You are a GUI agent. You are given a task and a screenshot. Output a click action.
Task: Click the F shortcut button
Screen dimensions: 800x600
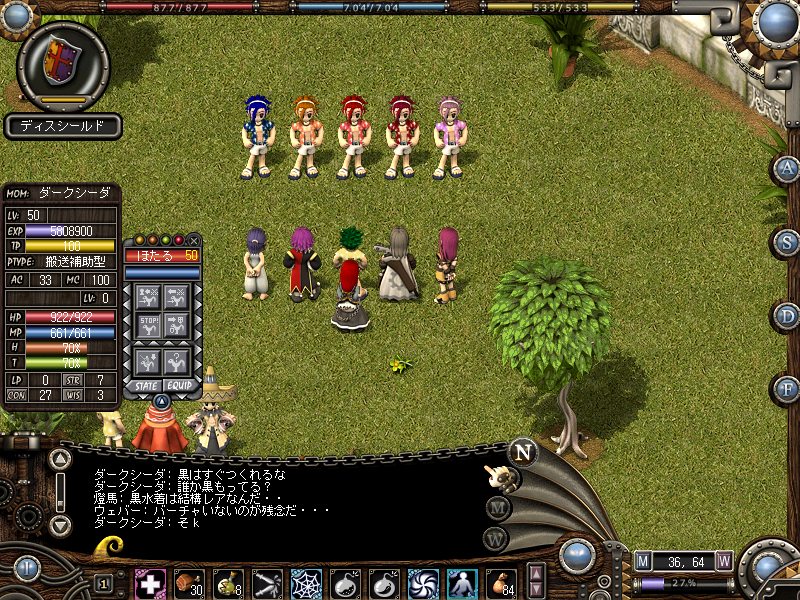786,388
